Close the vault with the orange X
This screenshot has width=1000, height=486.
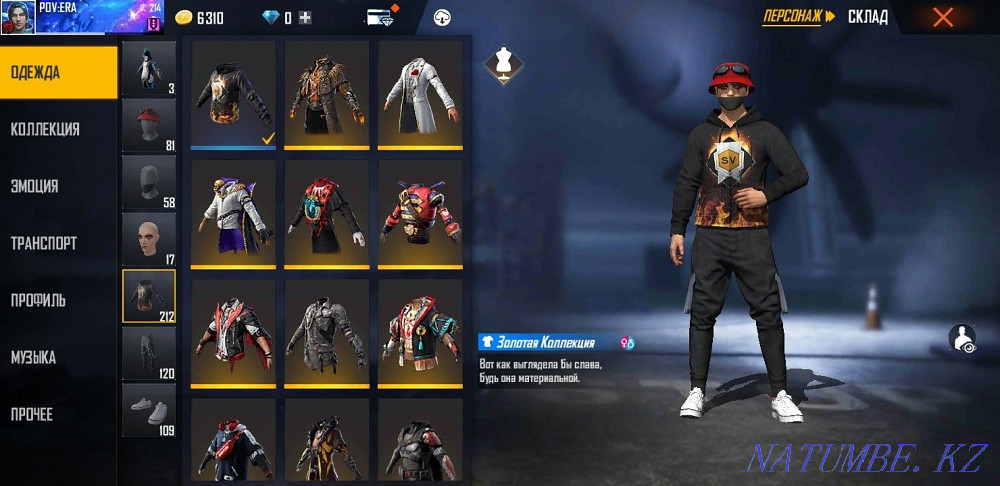(x=942, y=17)
